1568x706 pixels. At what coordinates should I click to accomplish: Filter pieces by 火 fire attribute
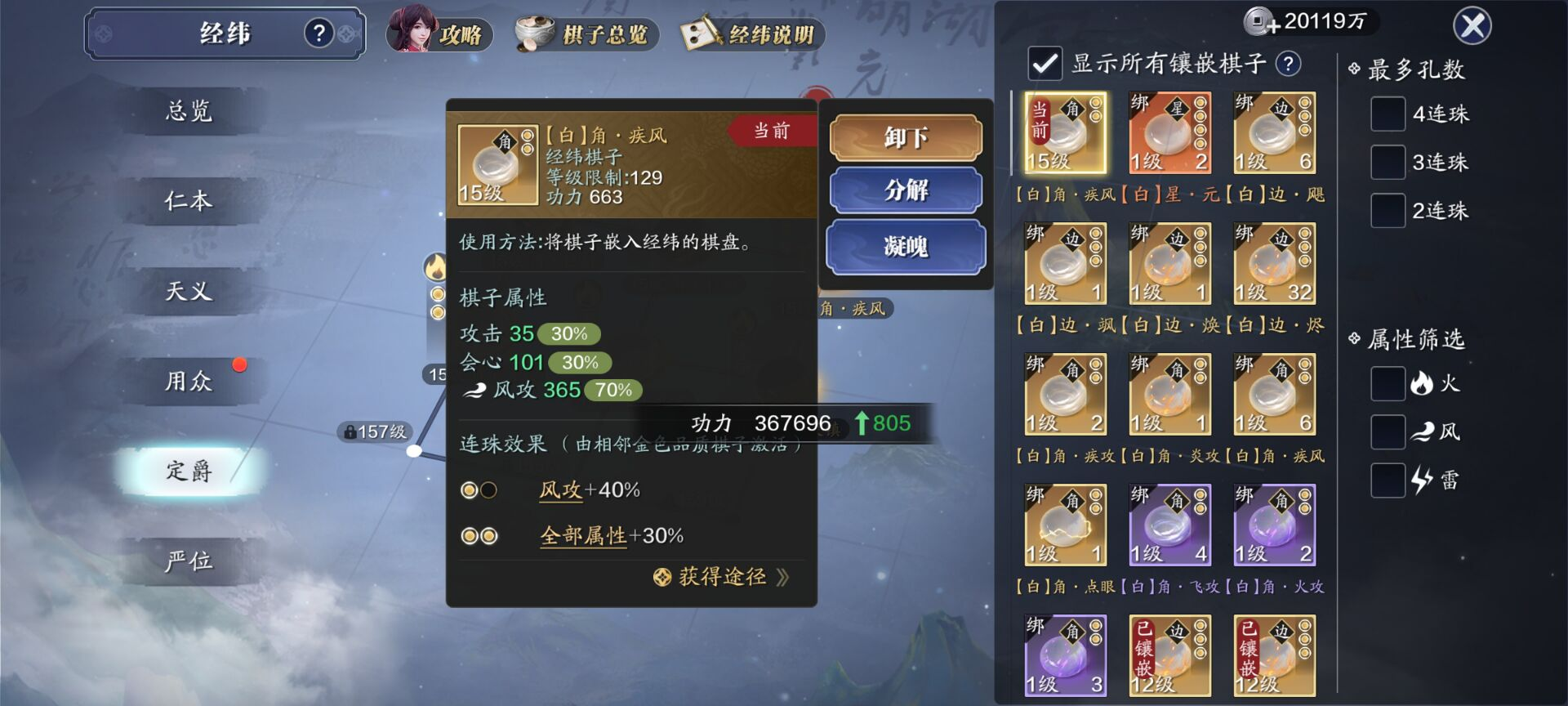coord(1388,383)
